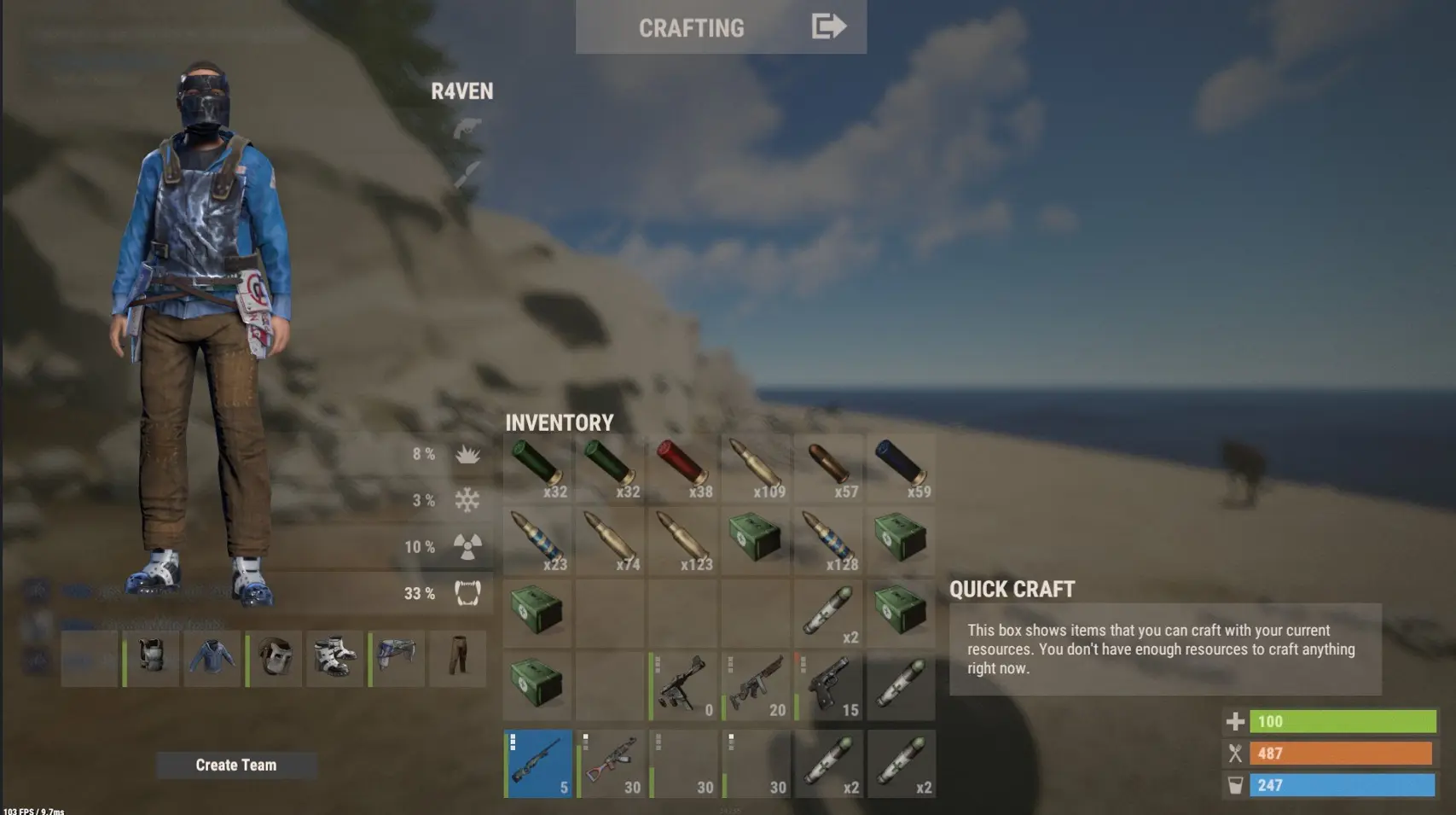Select the equipped metal chest plate
1456x815 pixels.
click(x=152, y=658)
